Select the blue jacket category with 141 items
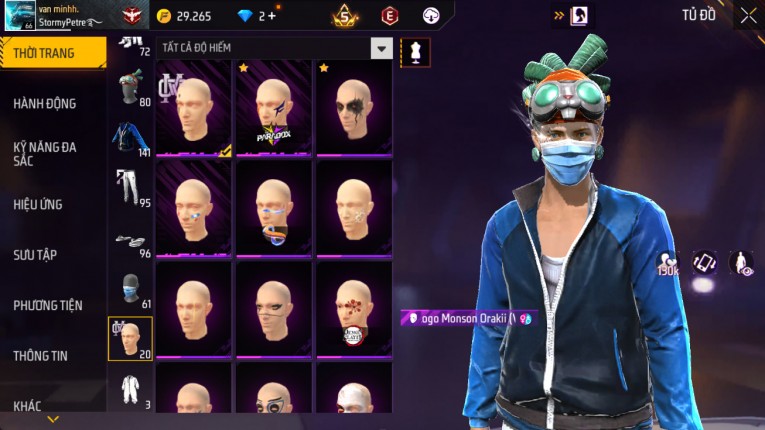This screenshot has height=430, width=765. point(130,140)
